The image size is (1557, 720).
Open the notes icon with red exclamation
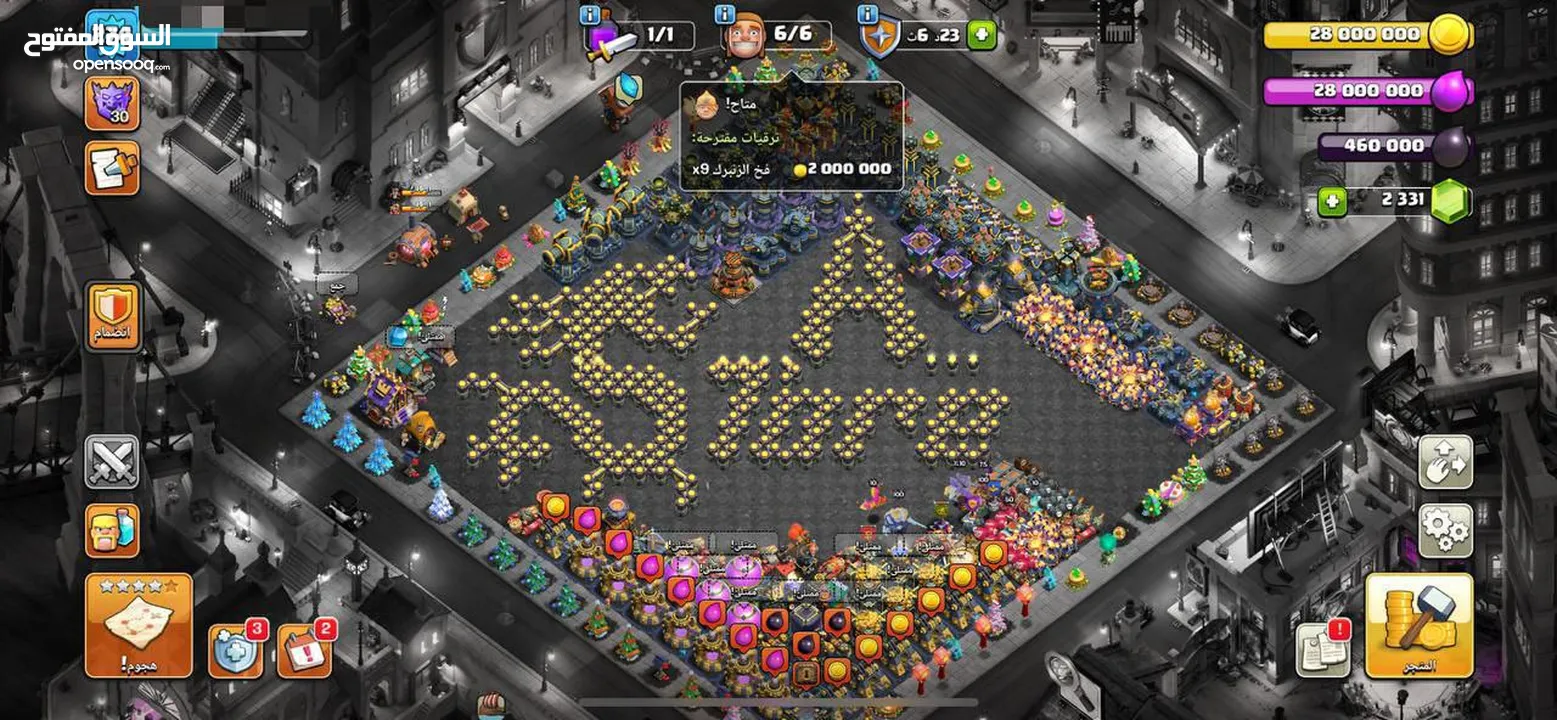[x=1323, y=648]
